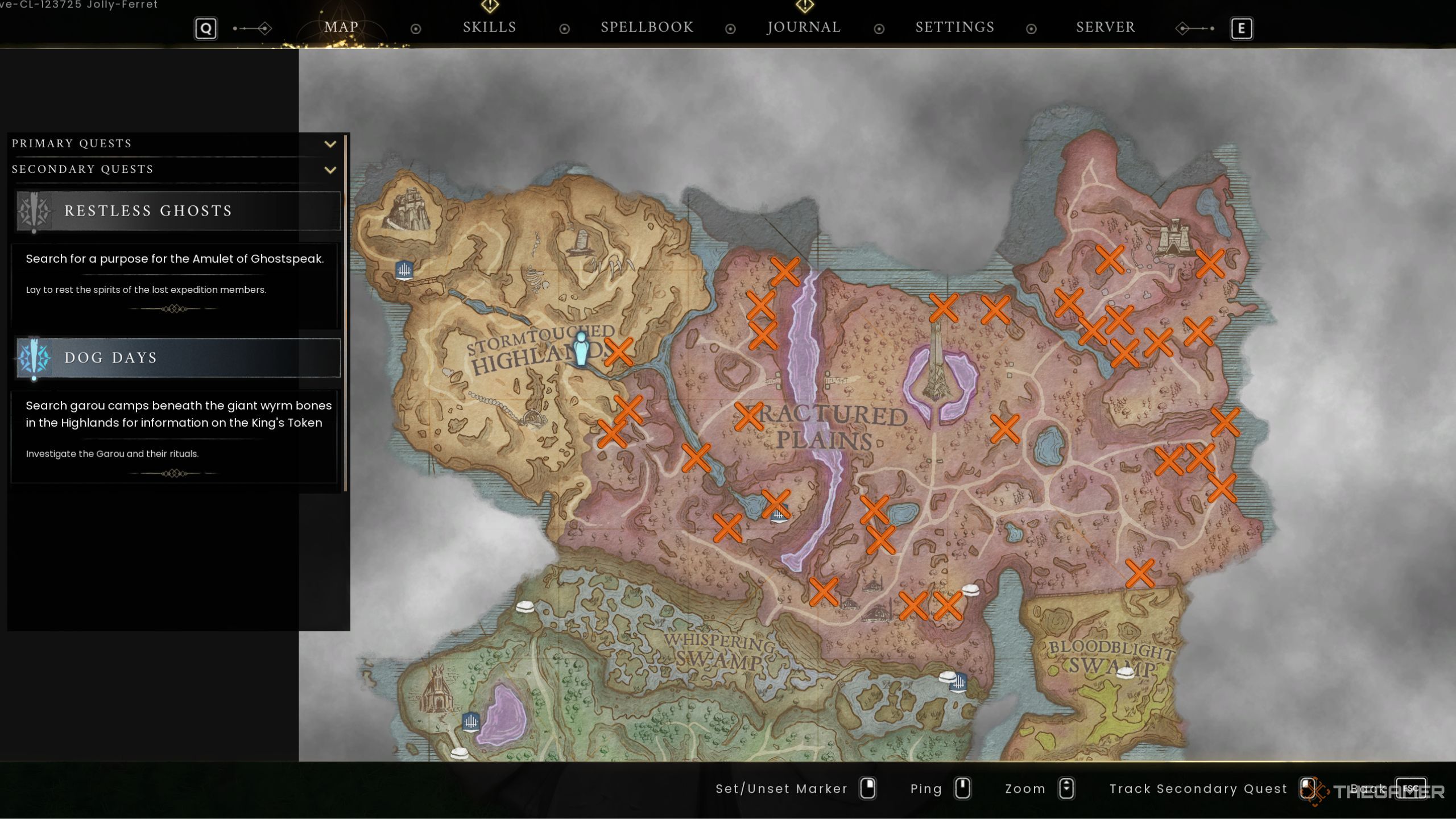Select the cathedral icon in the southwest swamp
This screenshot has width=1456, height=819.
437,689
